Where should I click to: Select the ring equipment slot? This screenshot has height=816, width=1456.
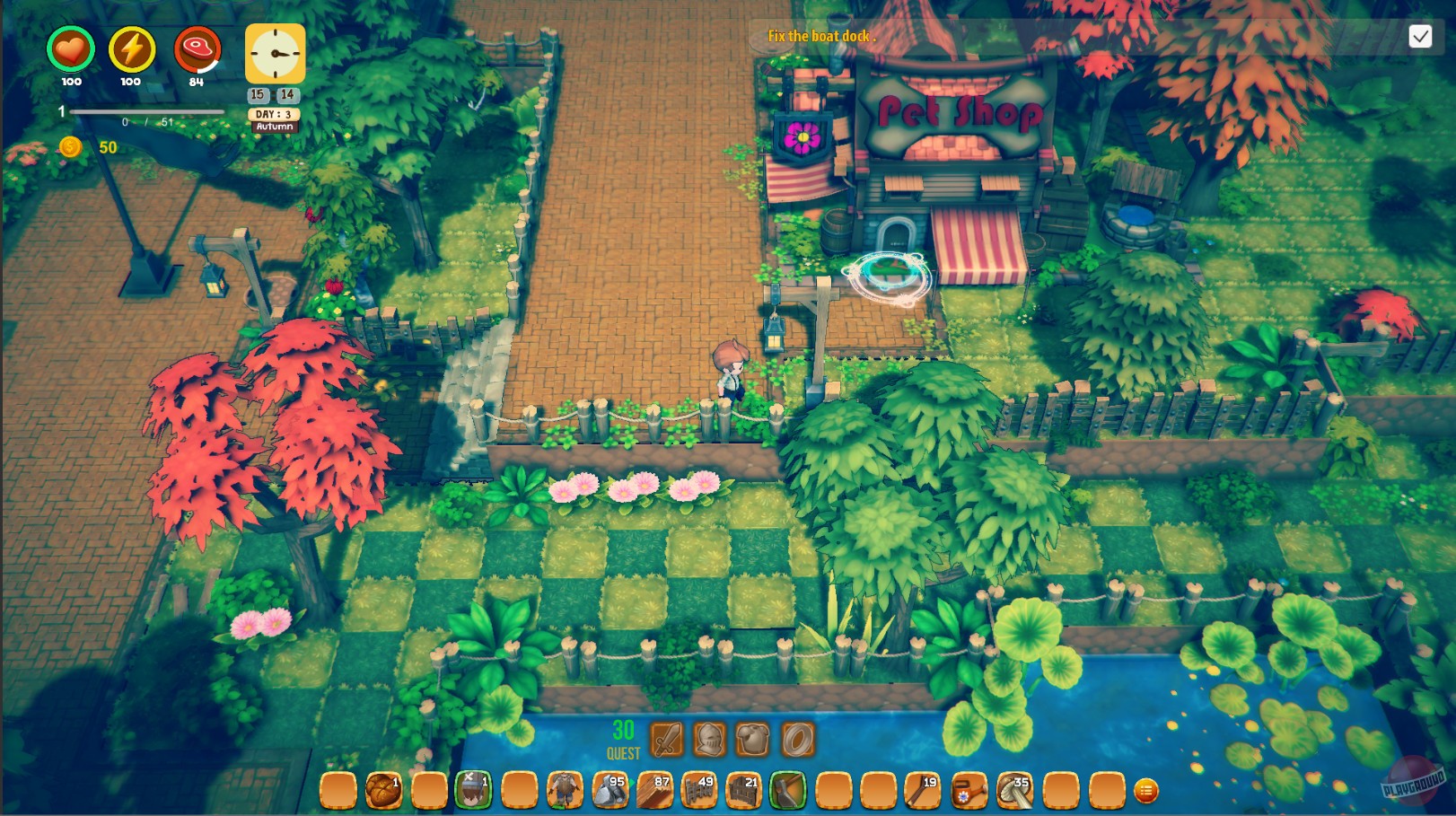point(799,739)
